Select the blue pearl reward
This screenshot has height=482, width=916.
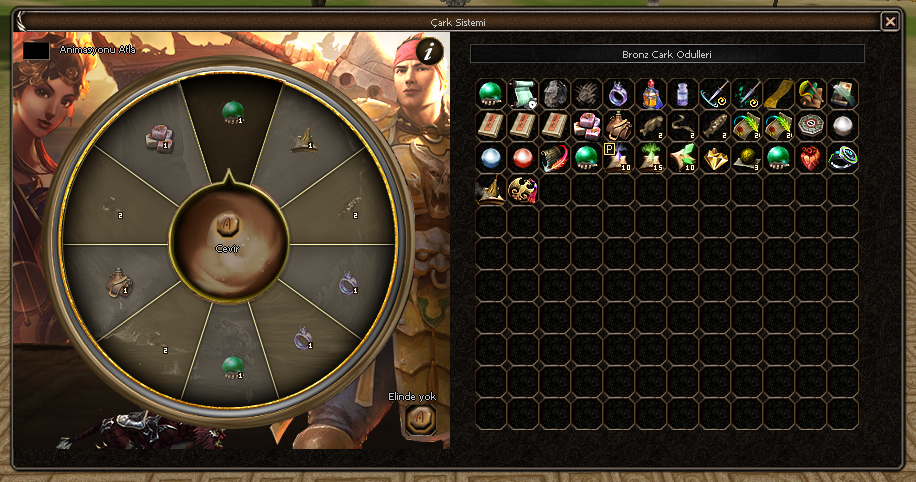coord(491,158)
